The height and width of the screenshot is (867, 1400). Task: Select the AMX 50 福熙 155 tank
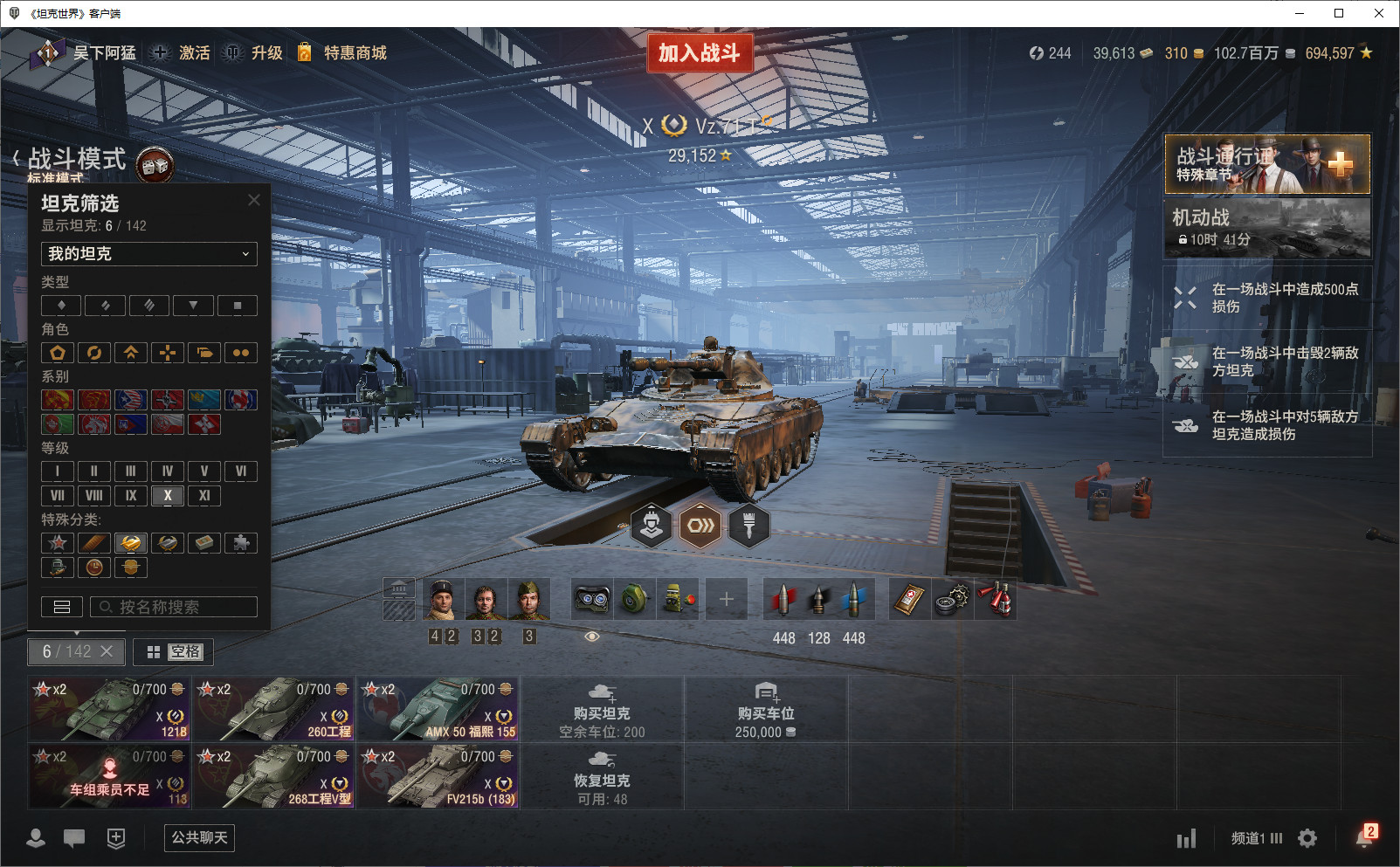click(438, 708)
